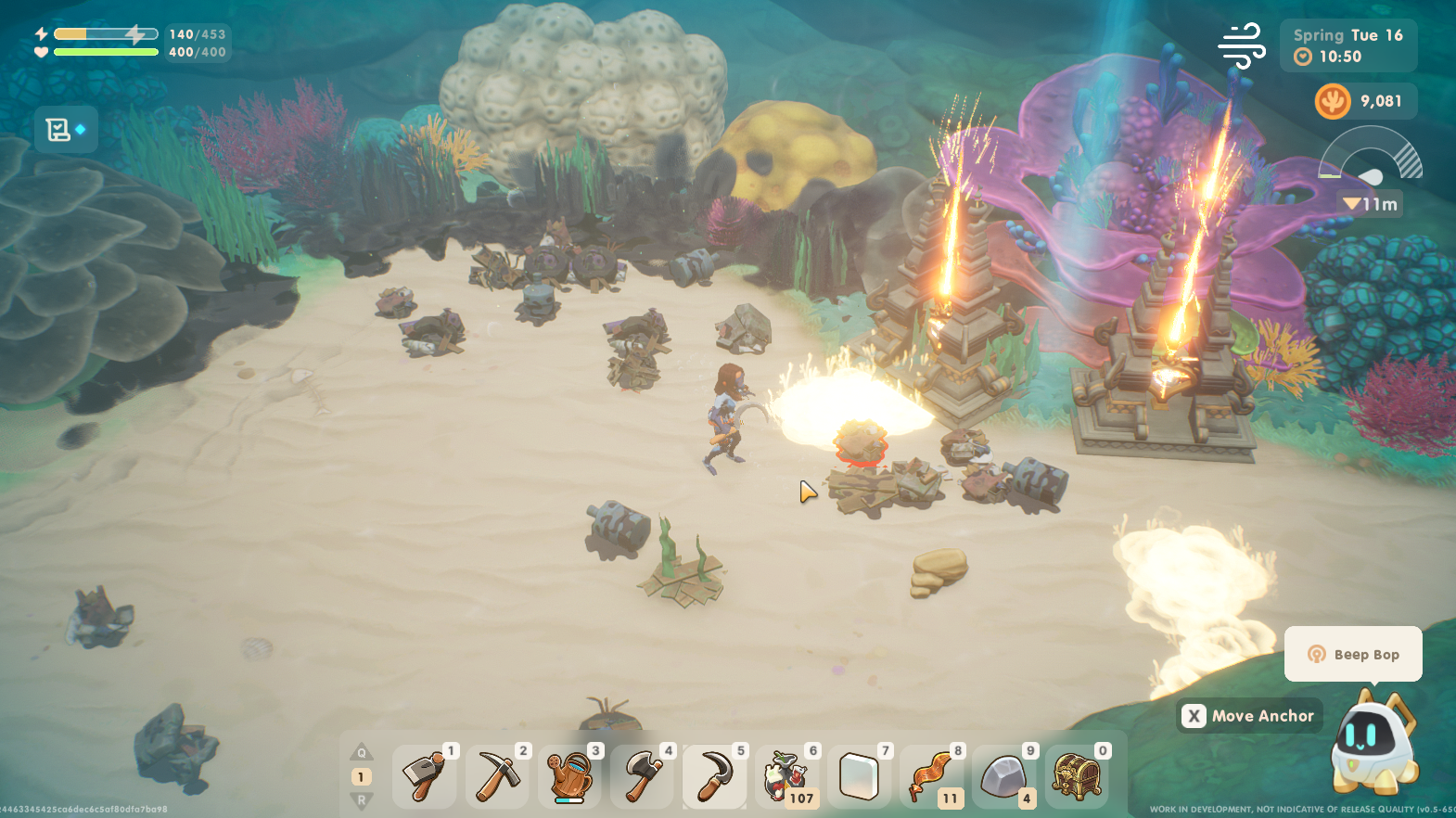Select the white glass block slot
The height and width of the screenshot is (818, 1456).
pos(859,775)
